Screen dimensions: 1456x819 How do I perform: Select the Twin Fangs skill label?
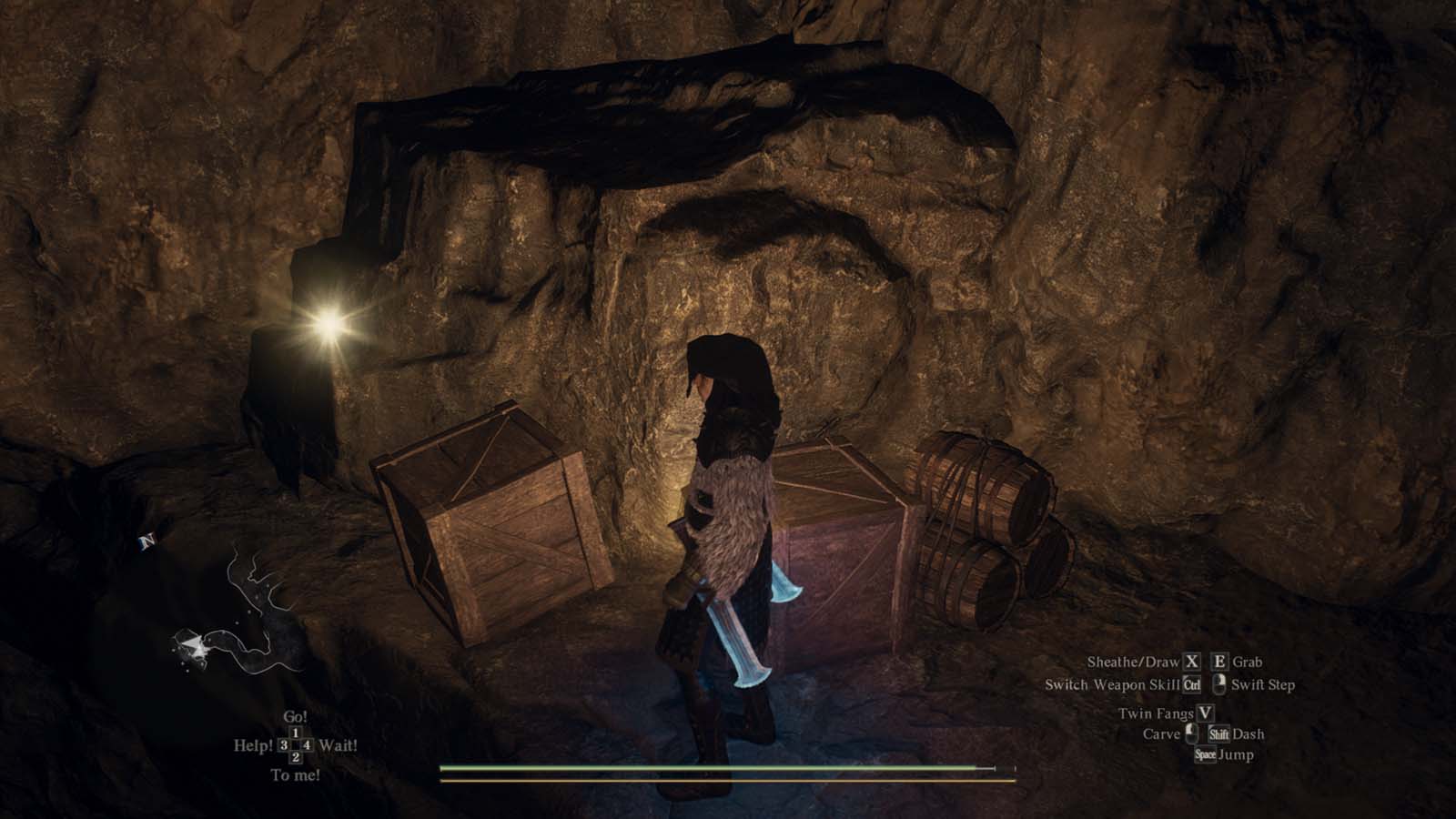click(1157, 714)
